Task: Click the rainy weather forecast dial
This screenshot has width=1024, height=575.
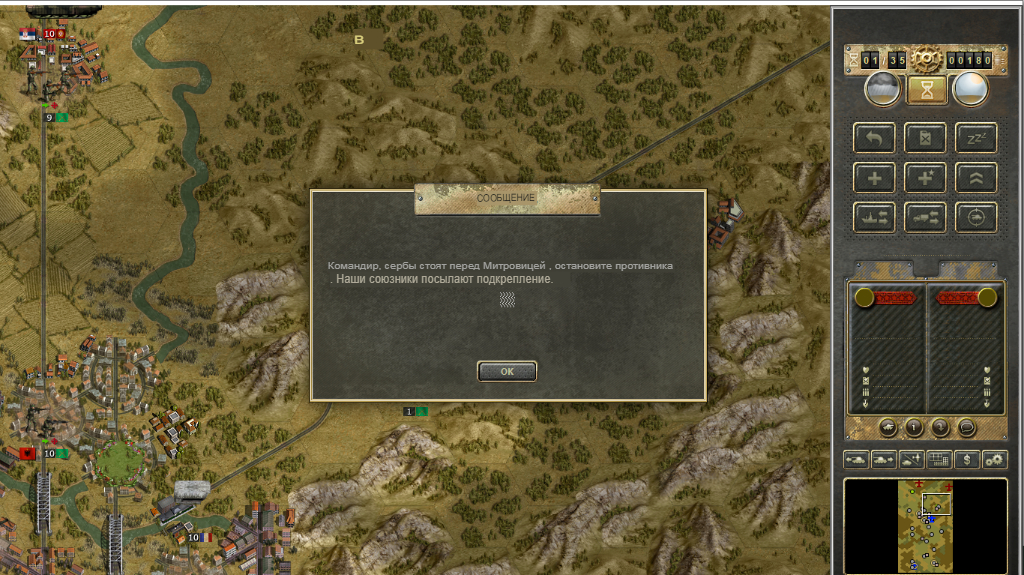Action: (882, 90)
